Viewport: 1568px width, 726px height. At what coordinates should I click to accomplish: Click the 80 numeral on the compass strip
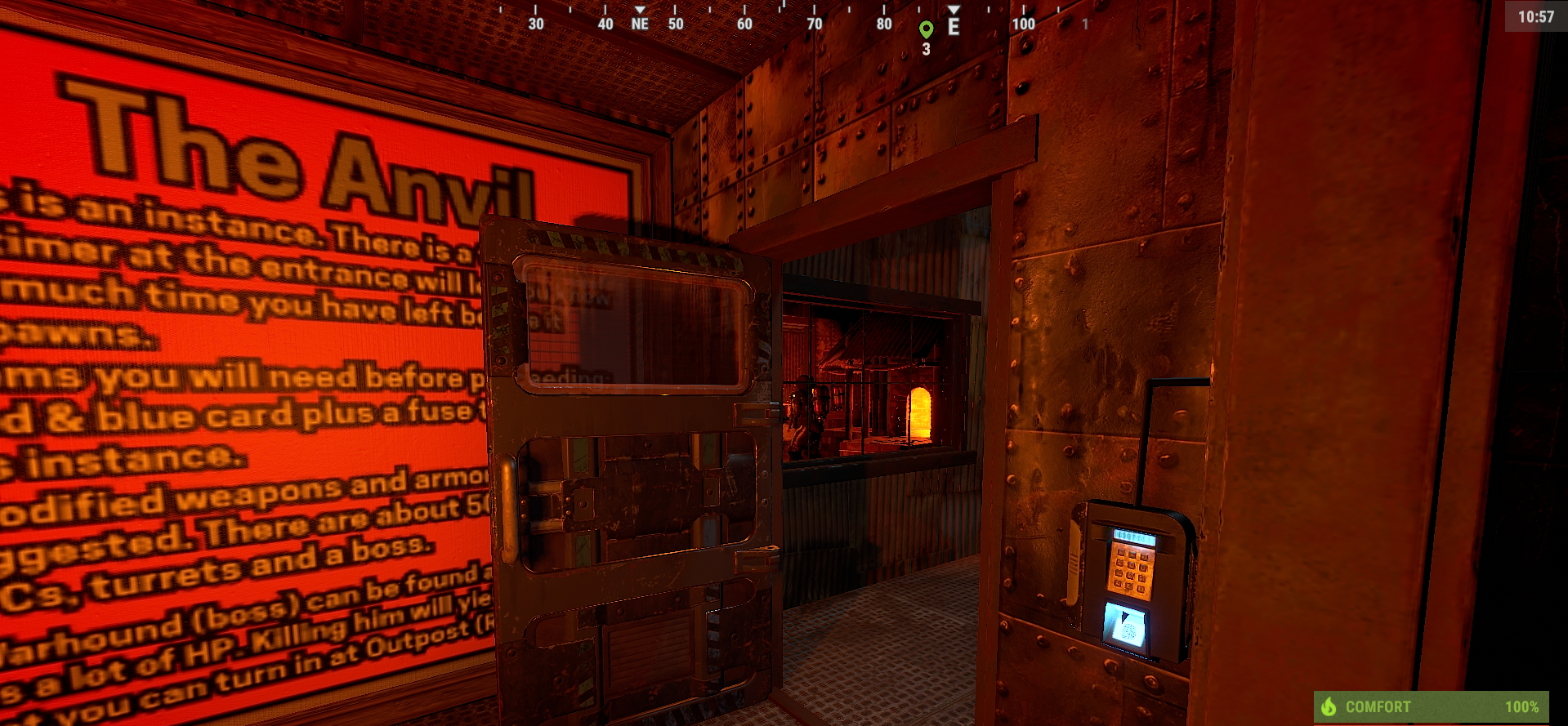(883, 24)
